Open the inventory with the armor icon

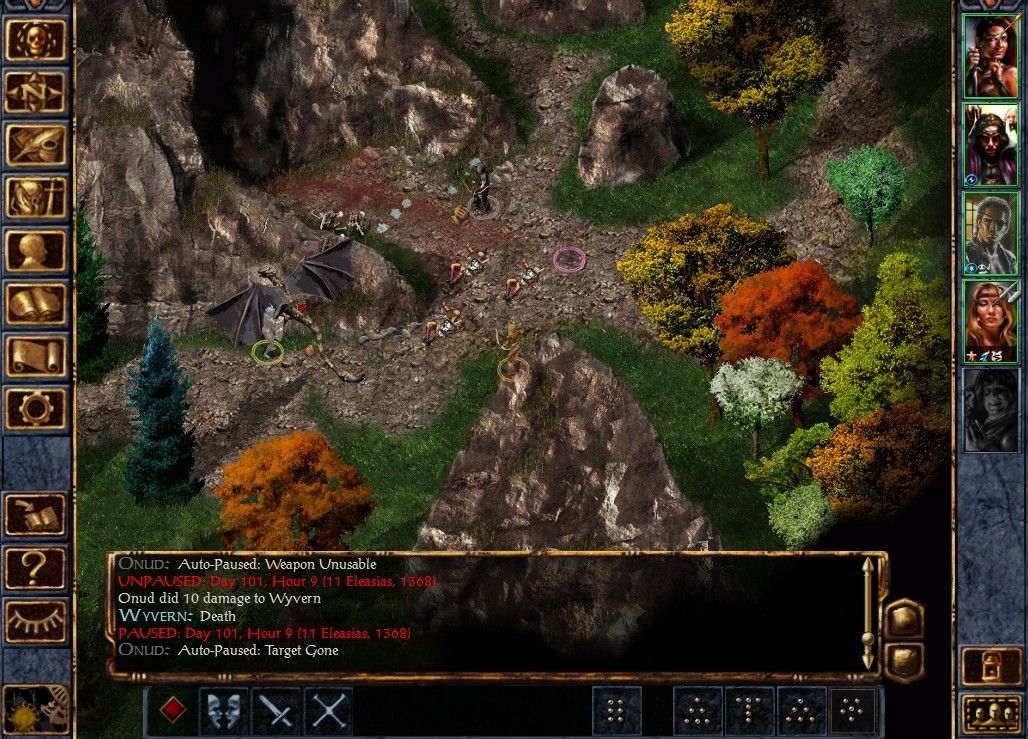point(36,197)
